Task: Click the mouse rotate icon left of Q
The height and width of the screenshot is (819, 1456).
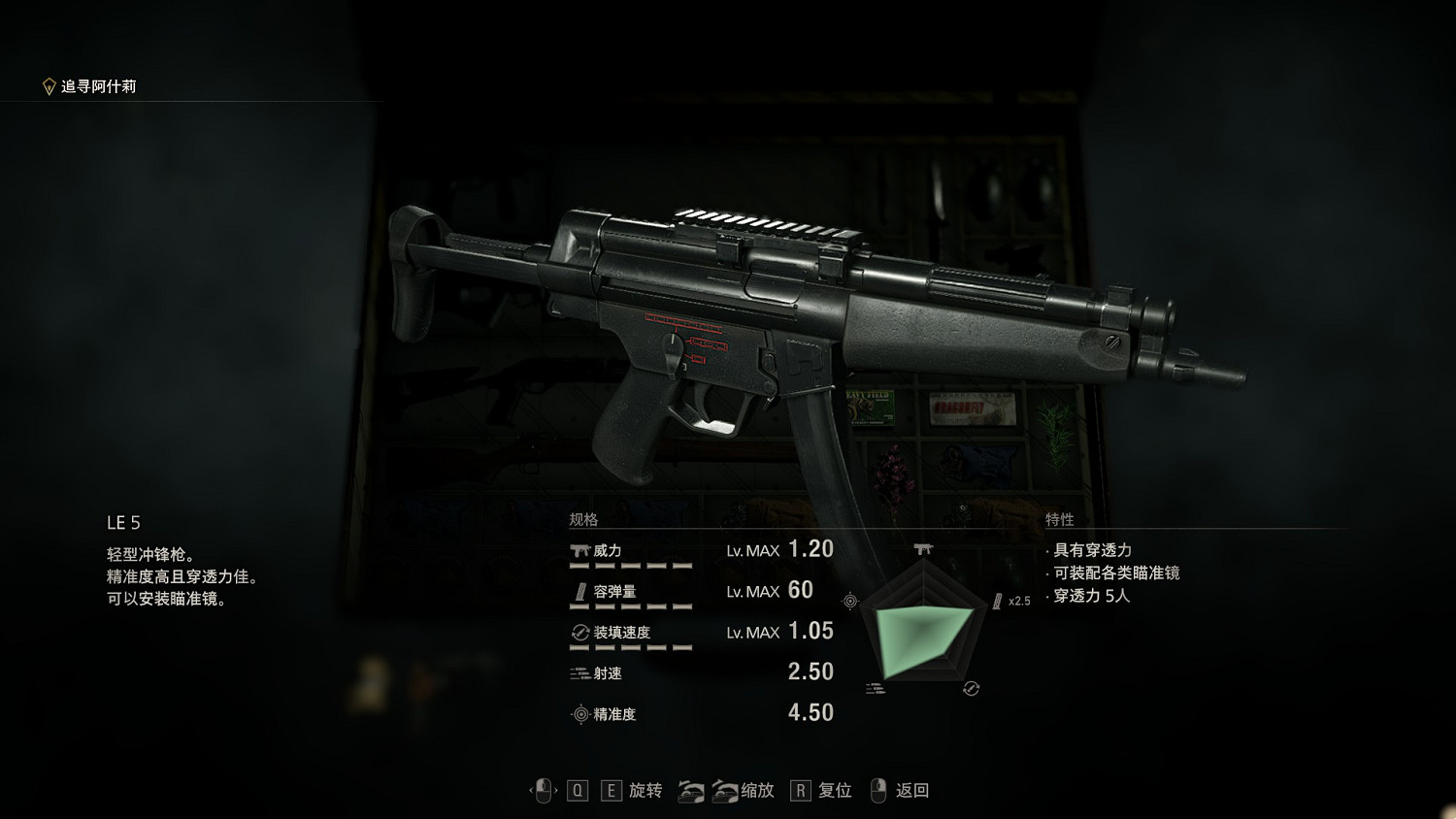Action: click(x=544, y=790)
